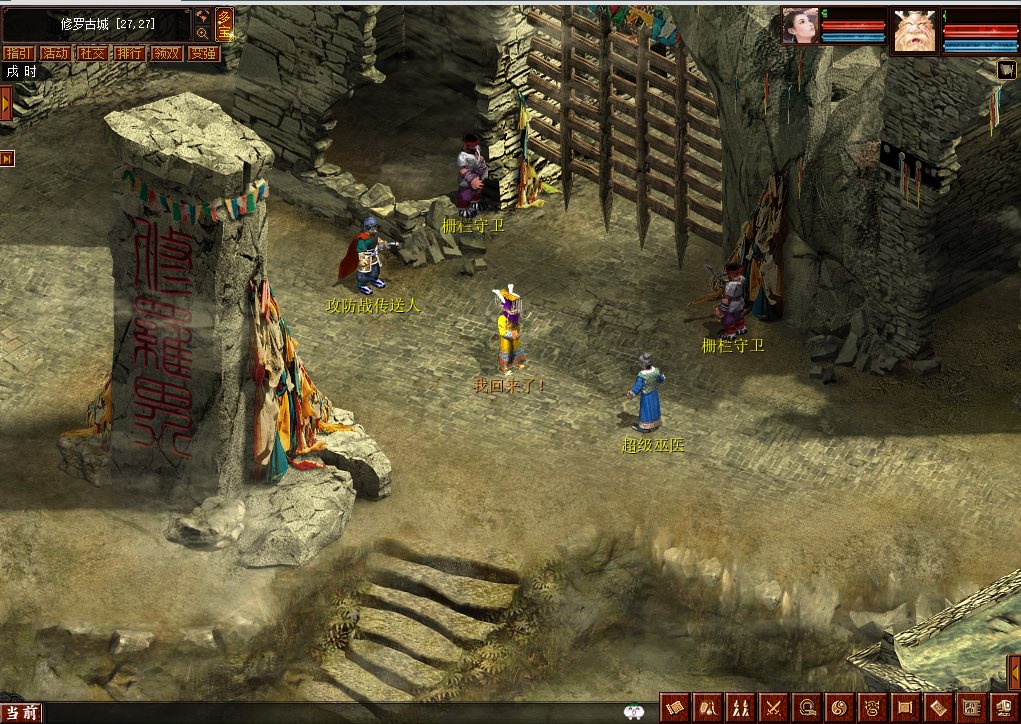Show the 排行 rankings
This screenshot has width=1021, height=724.
click(128, 53)
